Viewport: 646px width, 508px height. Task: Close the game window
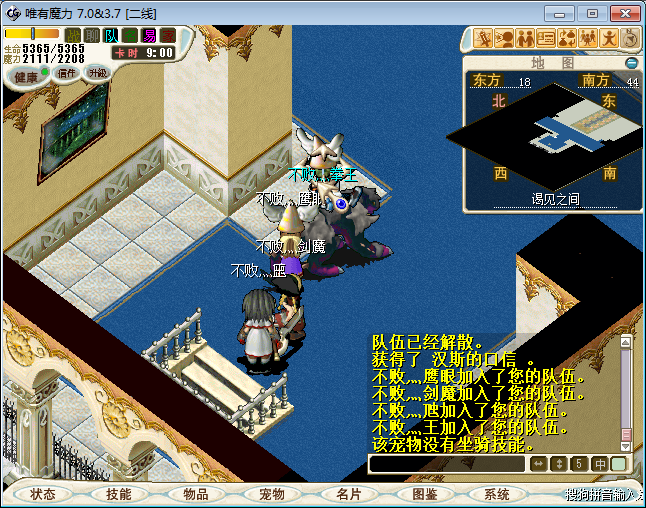622,13
